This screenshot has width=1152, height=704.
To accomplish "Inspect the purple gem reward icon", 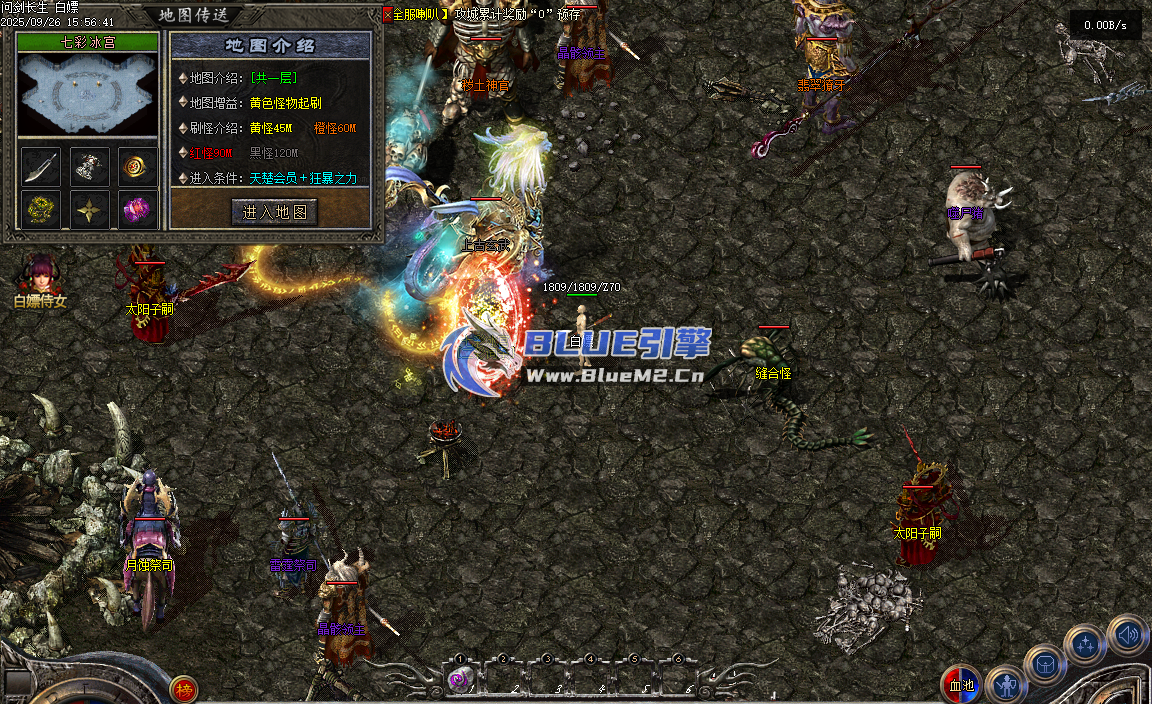I will (x=138, y=210).
